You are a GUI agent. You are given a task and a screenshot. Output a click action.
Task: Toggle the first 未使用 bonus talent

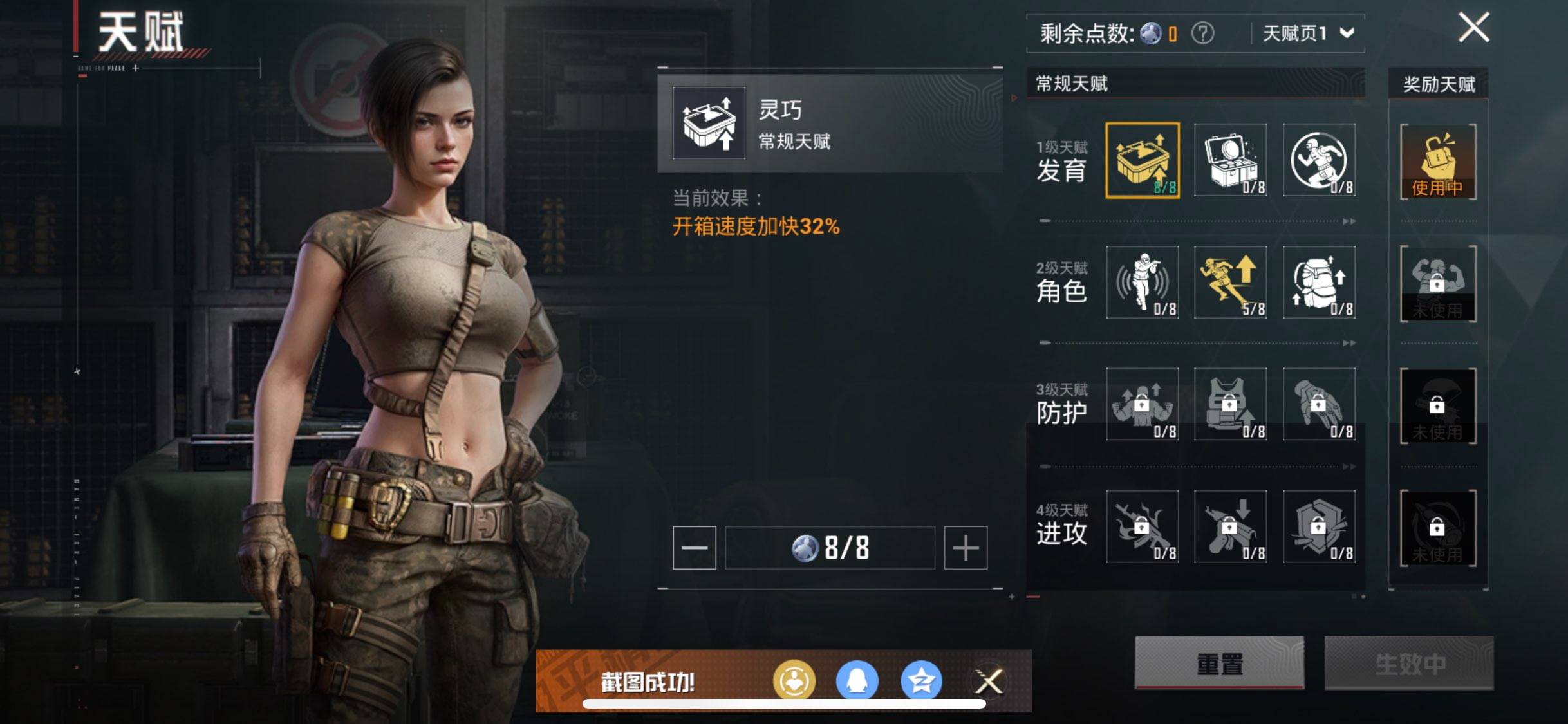pyautogui.click(x=1438, y=283)
